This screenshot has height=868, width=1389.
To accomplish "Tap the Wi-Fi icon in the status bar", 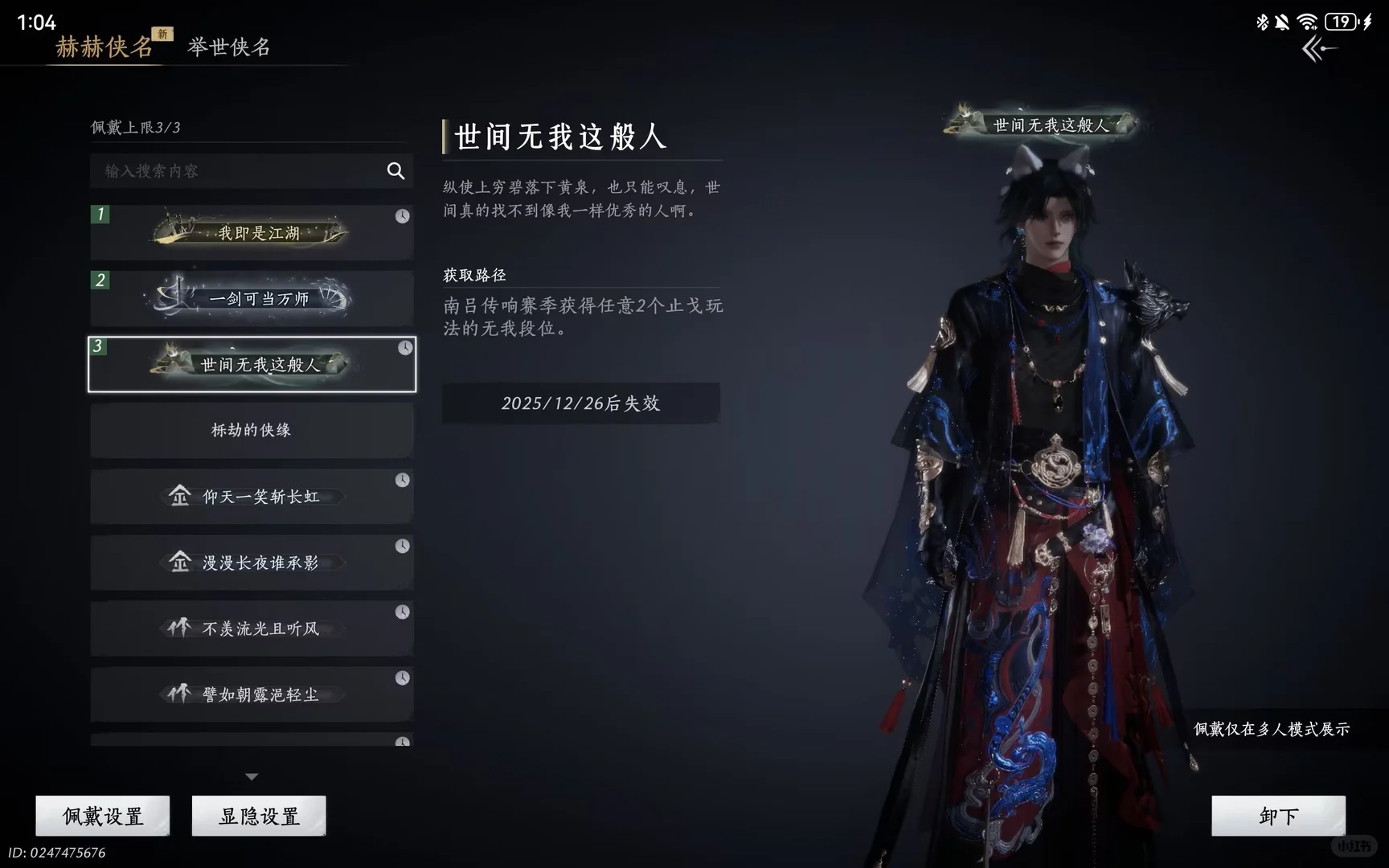I will pos(1306,23).
